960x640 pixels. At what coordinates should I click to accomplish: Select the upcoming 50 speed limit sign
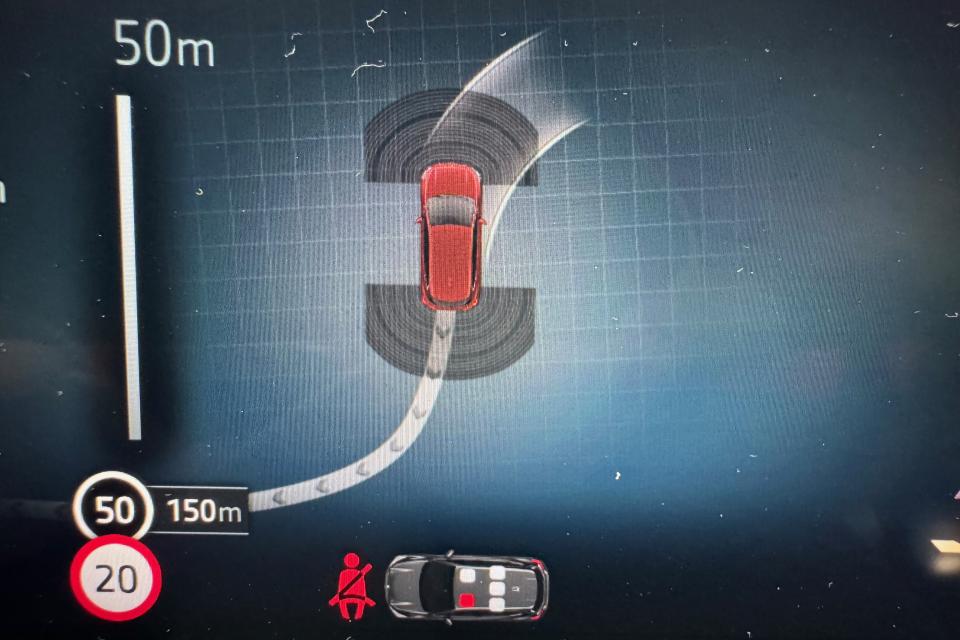[113, 510]
